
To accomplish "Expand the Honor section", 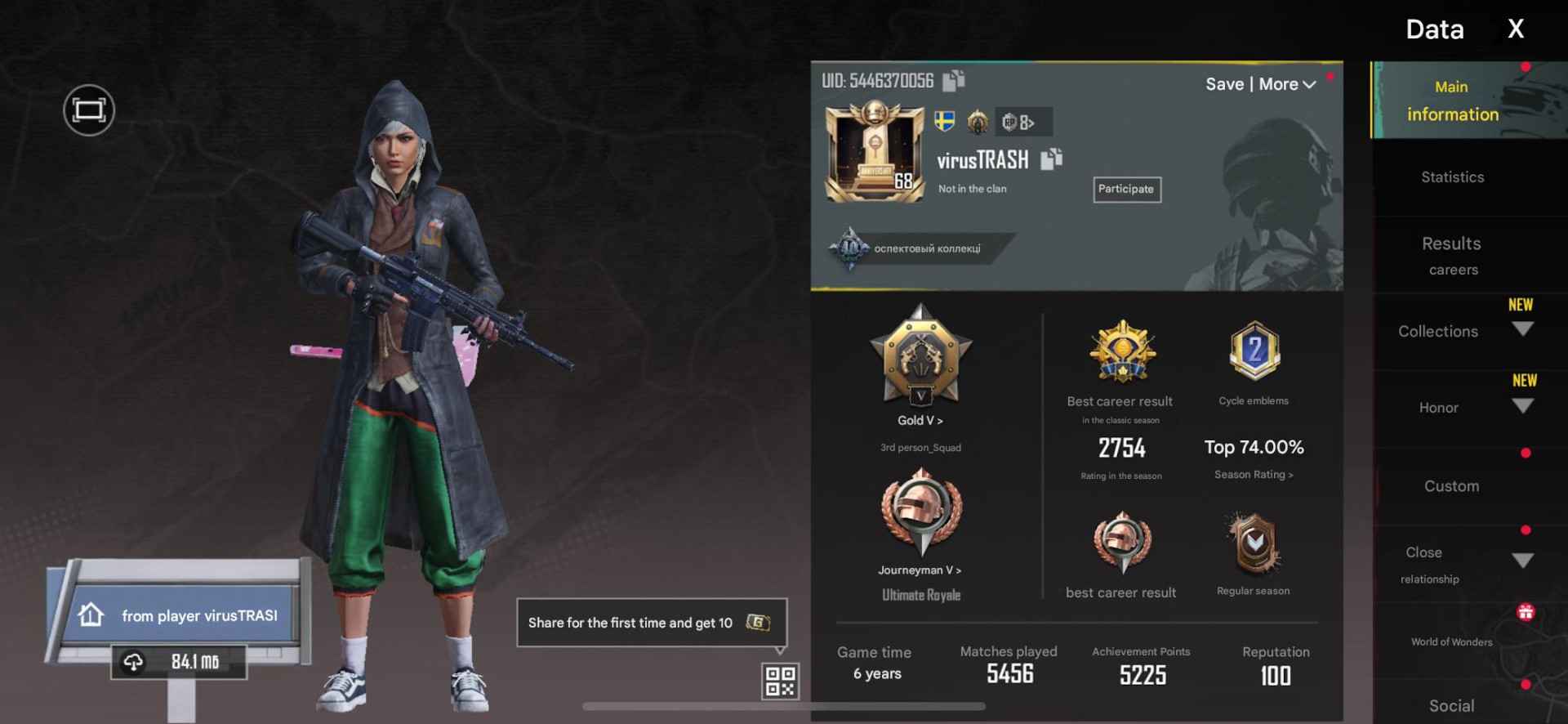I will [1522, 404].
